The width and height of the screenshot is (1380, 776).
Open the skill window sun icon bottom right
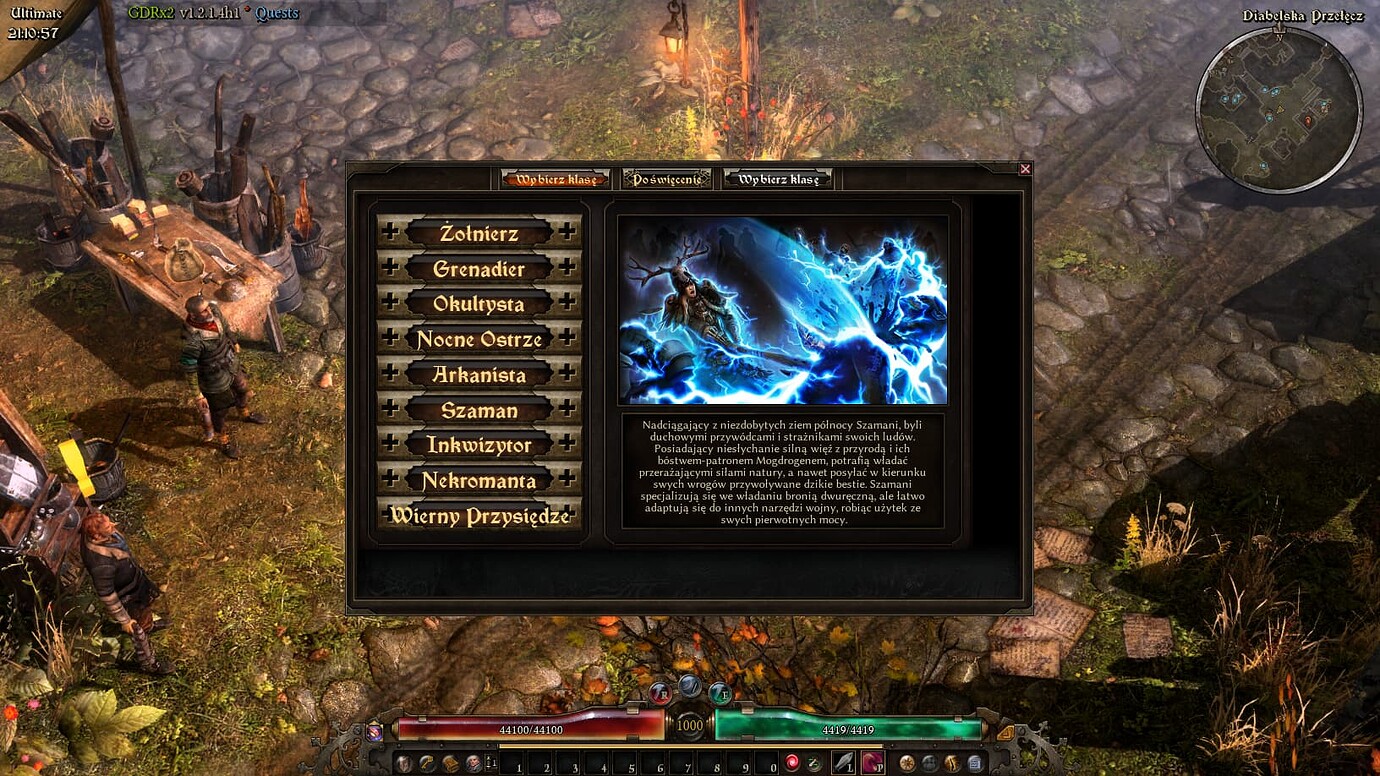point(906,762)
